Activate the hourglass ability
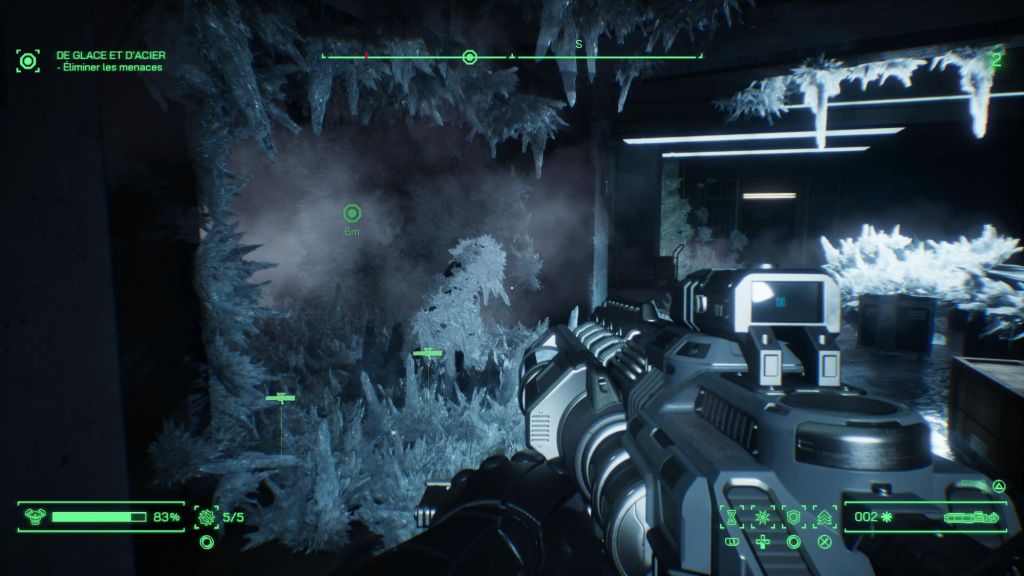Screen dimensions: 1024x576 [732, 516]
